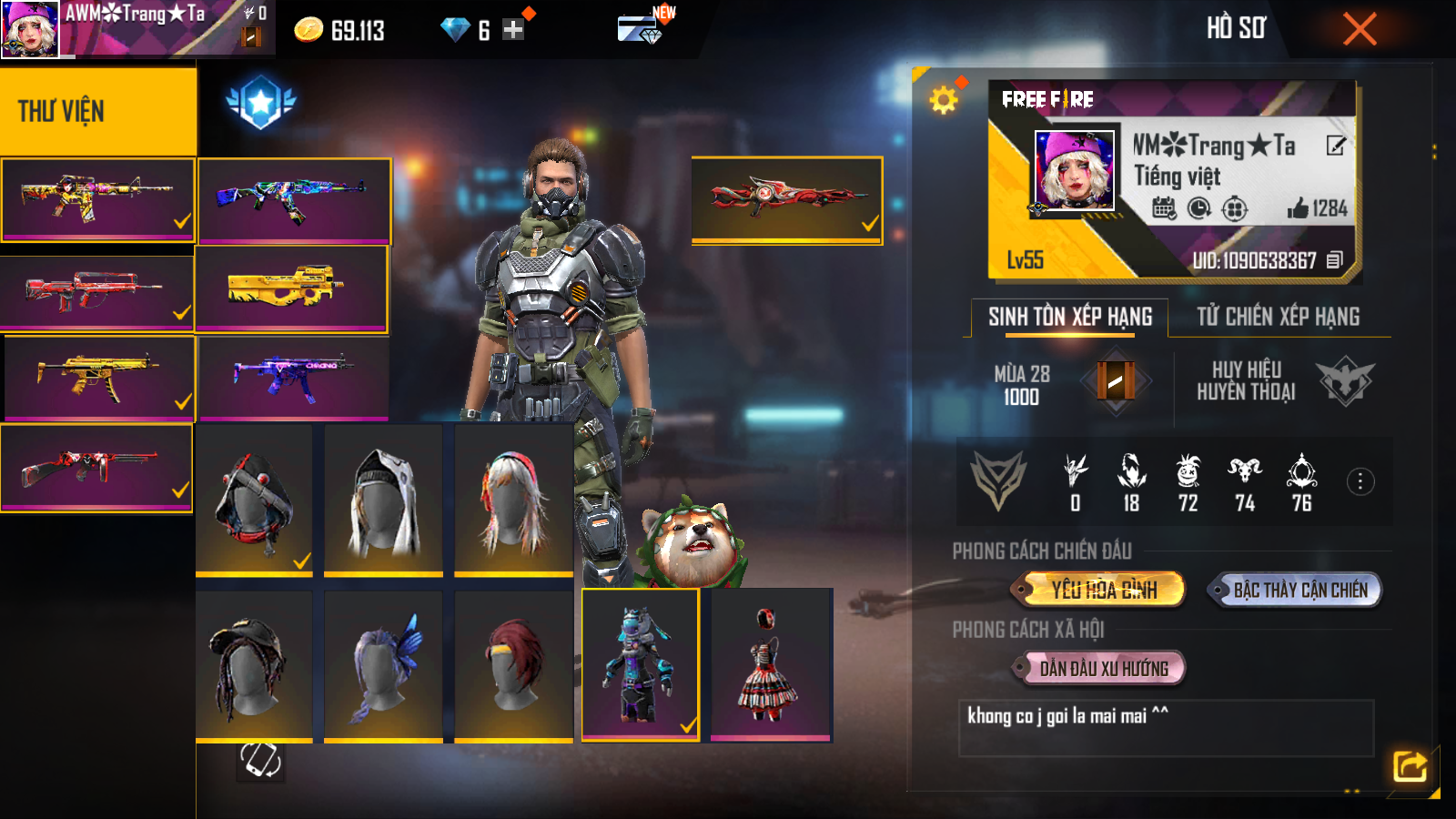The width and height of the screenshot is (1456, 819).
Task: Copy the player UID
Action: pyautogui.click(x=1334, y=260)
